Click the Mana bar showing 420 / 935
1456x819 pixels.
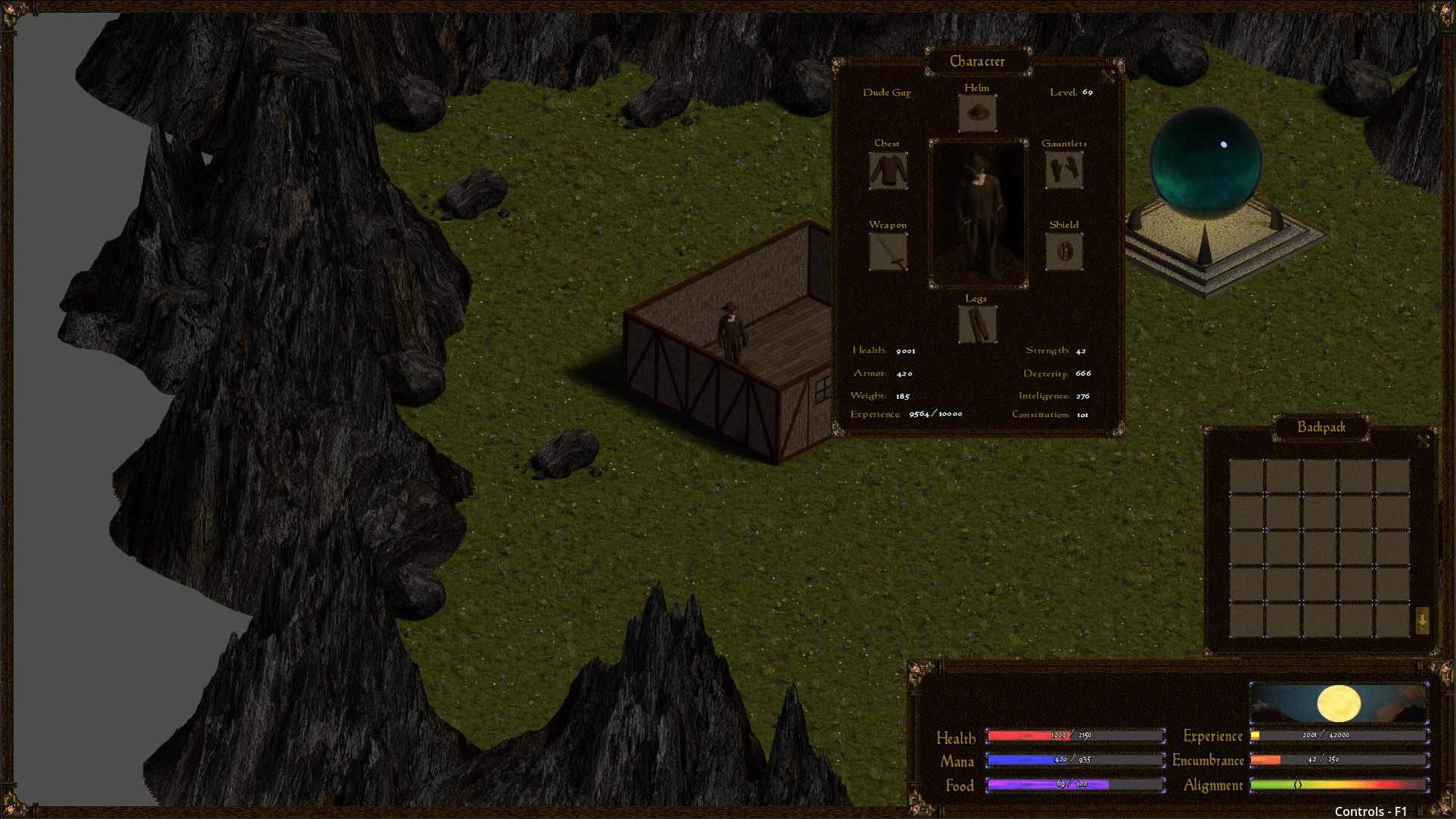[1075, 760]
